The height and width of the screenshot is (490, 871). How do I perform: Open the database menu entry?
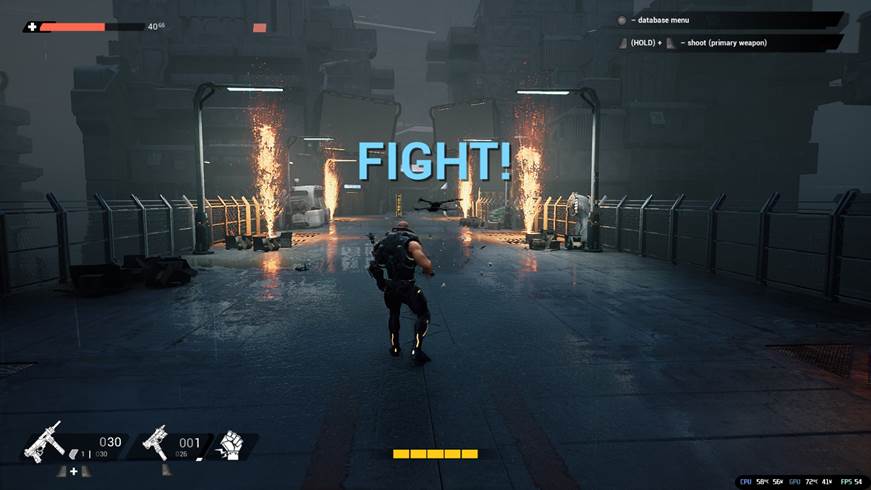point(730,20)
